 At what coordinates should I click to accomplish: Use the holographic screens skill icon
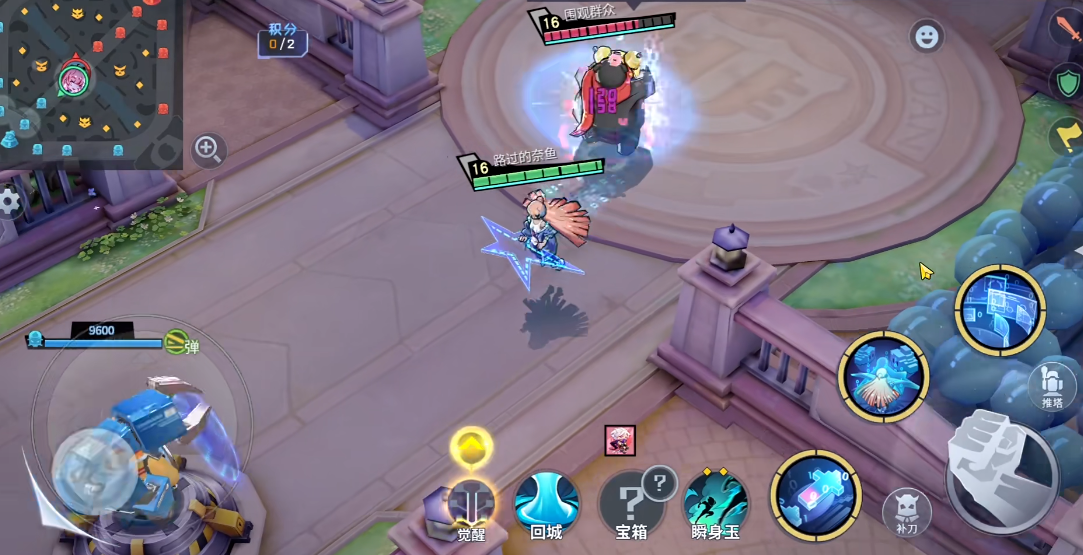[999, 309]
